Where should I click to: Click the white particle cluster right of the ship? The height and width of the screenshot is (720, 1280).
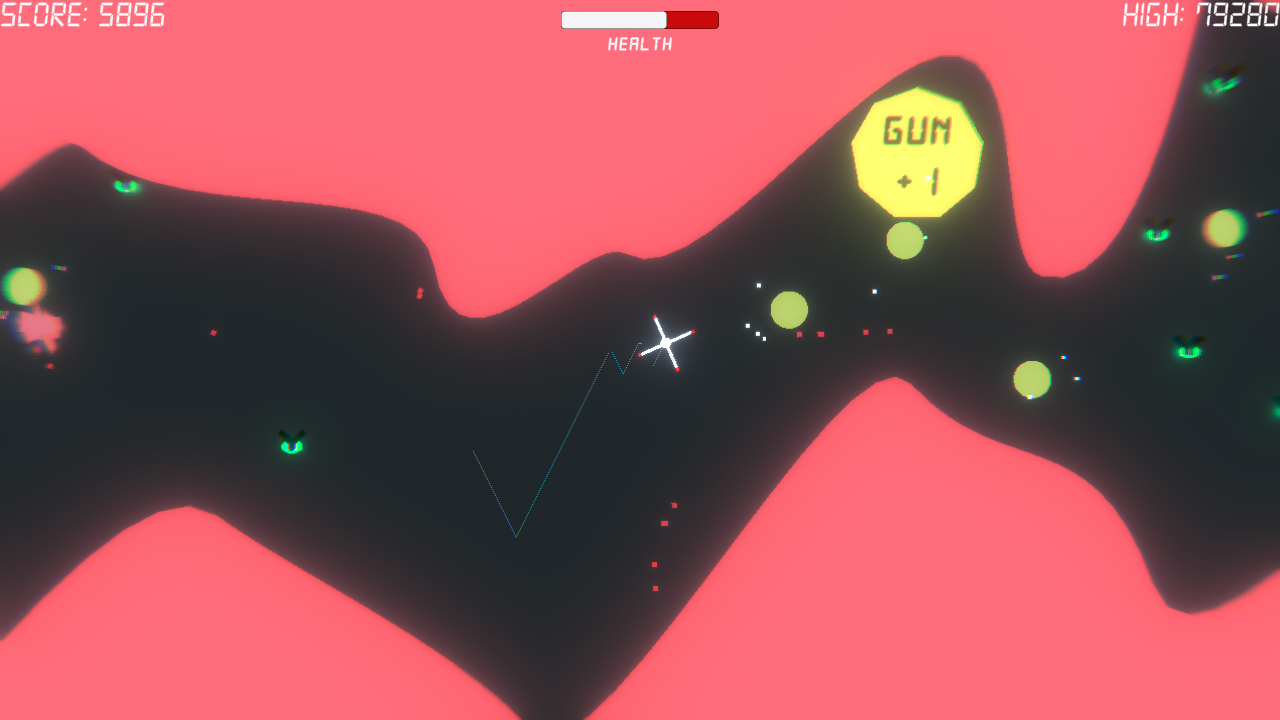(757, 325)
